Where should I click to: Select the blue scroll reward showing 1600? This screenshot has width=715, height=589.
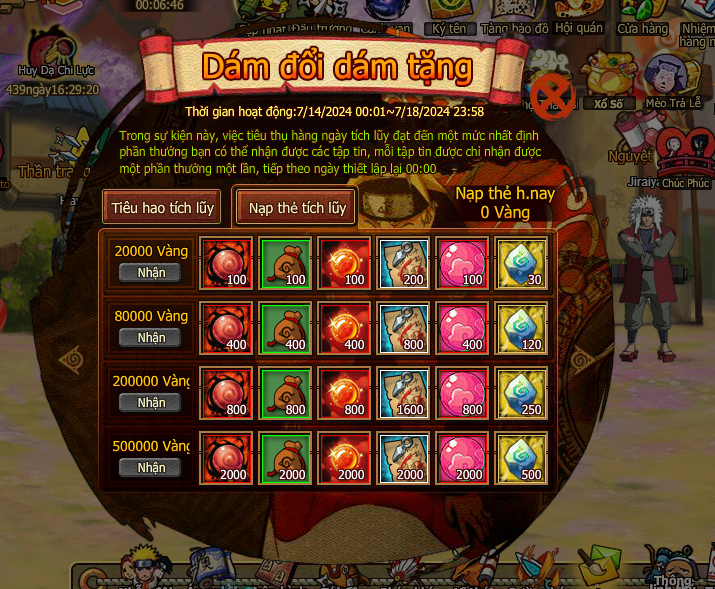[x=402, y=393]
